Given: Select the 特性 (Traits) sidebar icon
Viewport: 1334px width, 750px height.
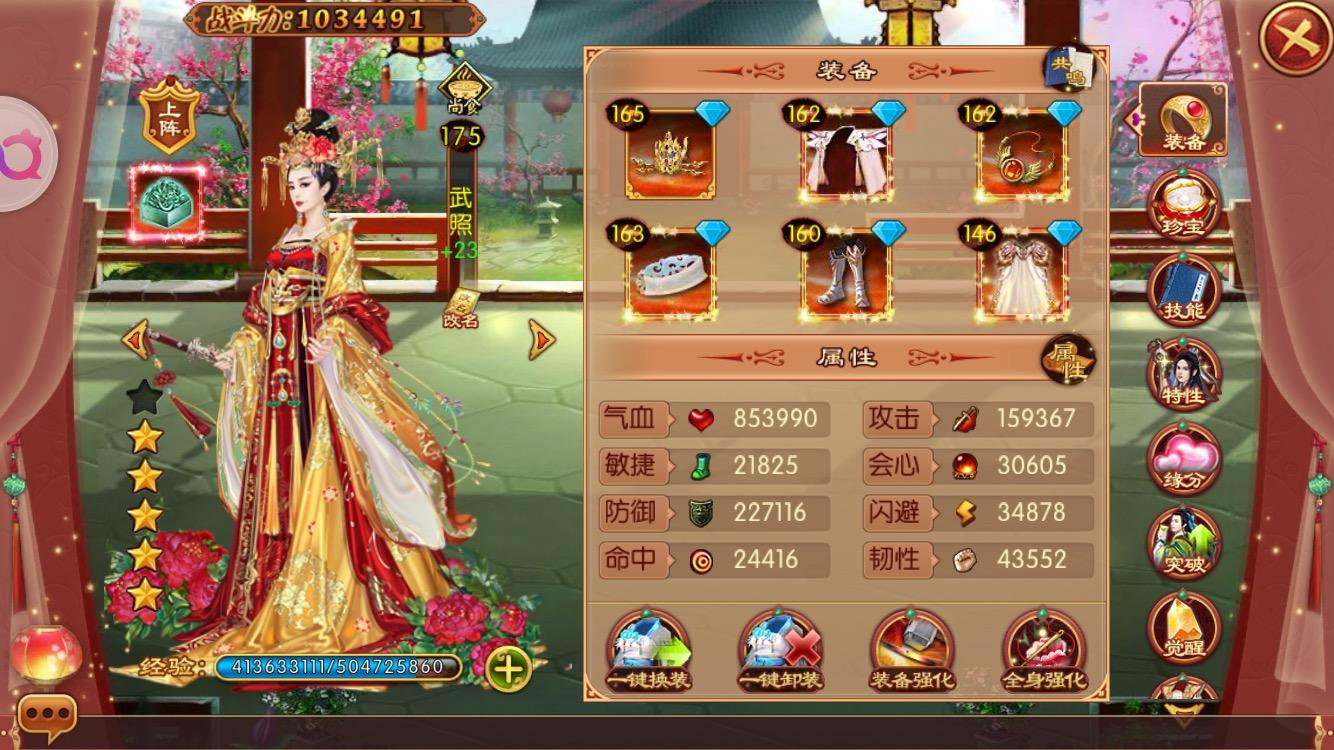Looking at the screenshot, I should click(x=1184, y=371).
